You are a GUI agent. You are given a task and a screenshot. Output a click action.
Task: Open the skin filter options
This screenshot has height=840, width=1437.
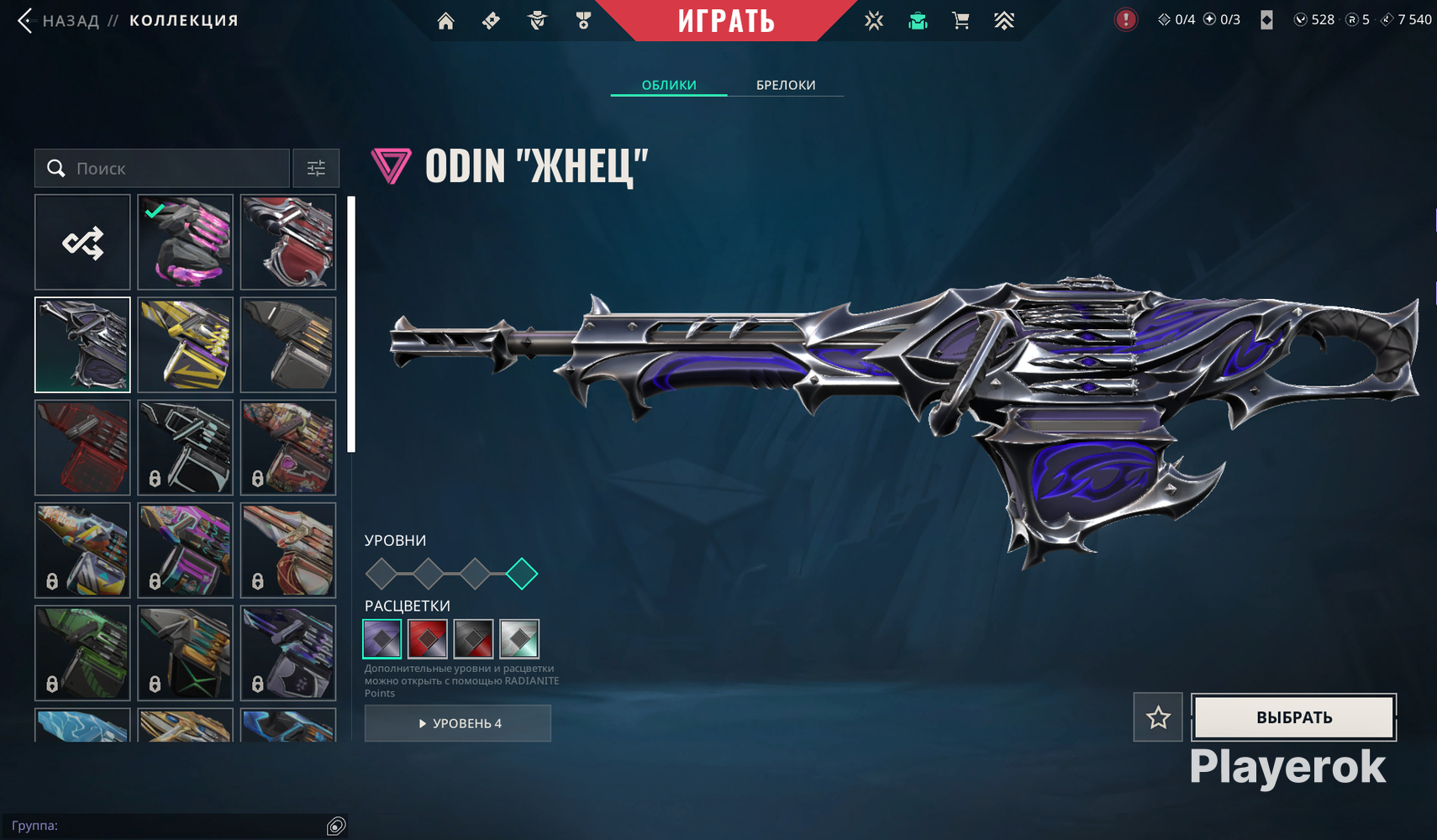(316, 168)
